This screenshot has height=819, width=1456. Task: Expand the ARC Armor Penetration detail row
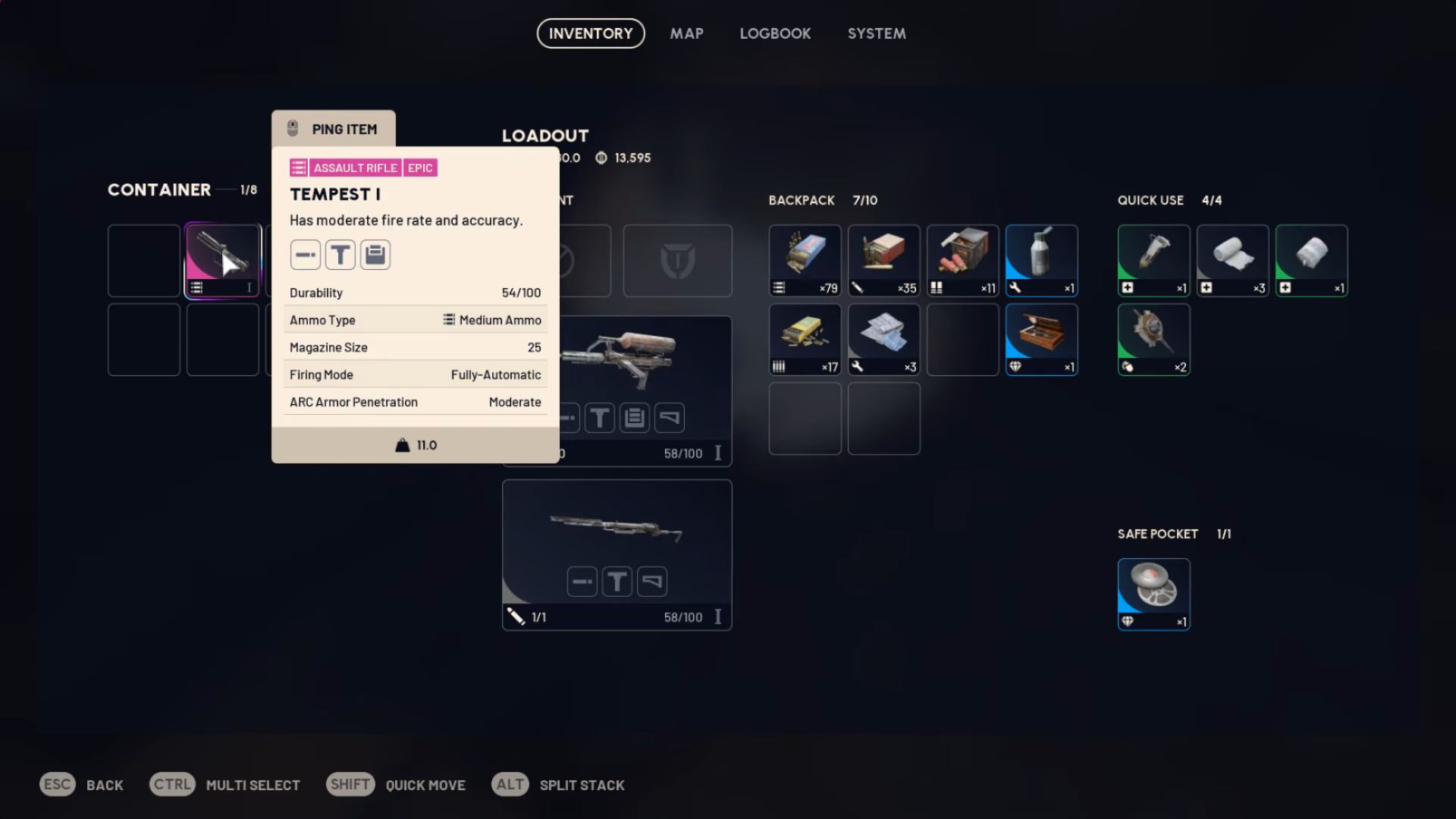[416, 402]
